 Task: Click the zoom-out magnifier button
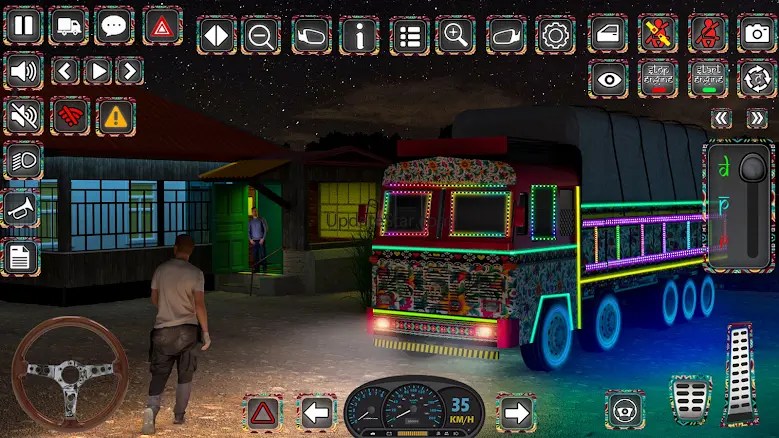click(x=263, y=36)
